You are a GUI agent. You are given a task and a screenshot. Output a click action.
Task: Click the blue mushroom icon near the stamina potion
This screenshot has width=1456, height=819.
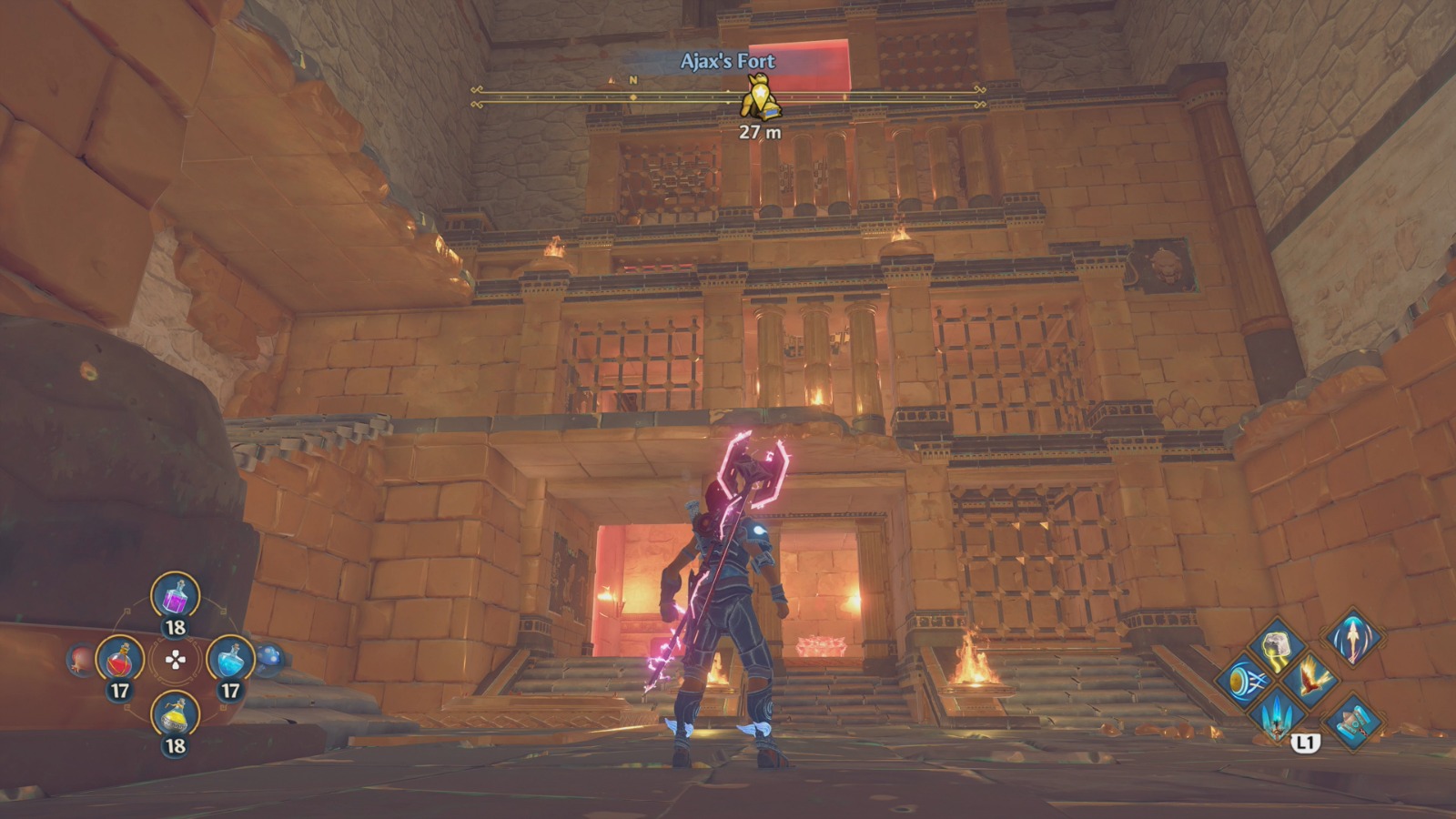point(267,655)
